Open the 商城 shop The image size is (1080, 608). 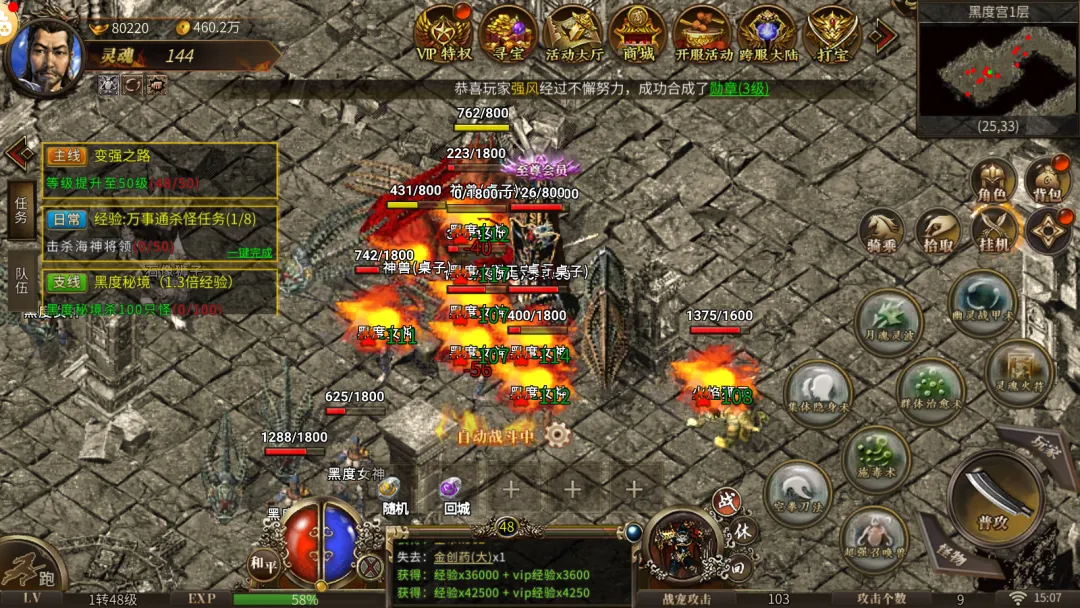[638, 34]
